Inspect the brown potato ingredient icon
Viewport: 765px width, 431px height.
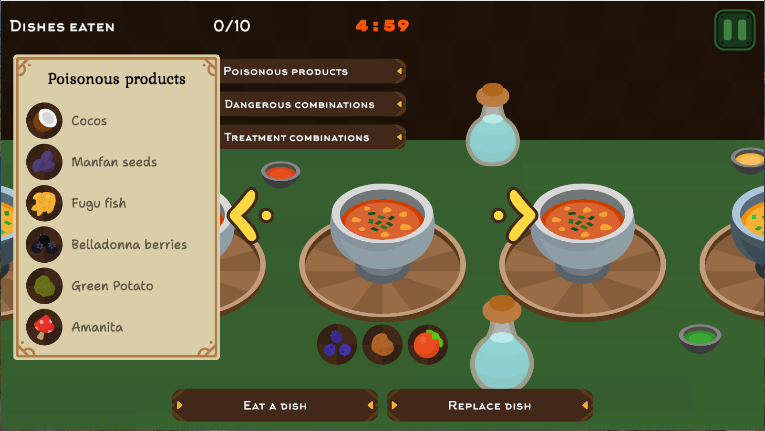click(382, 345)
